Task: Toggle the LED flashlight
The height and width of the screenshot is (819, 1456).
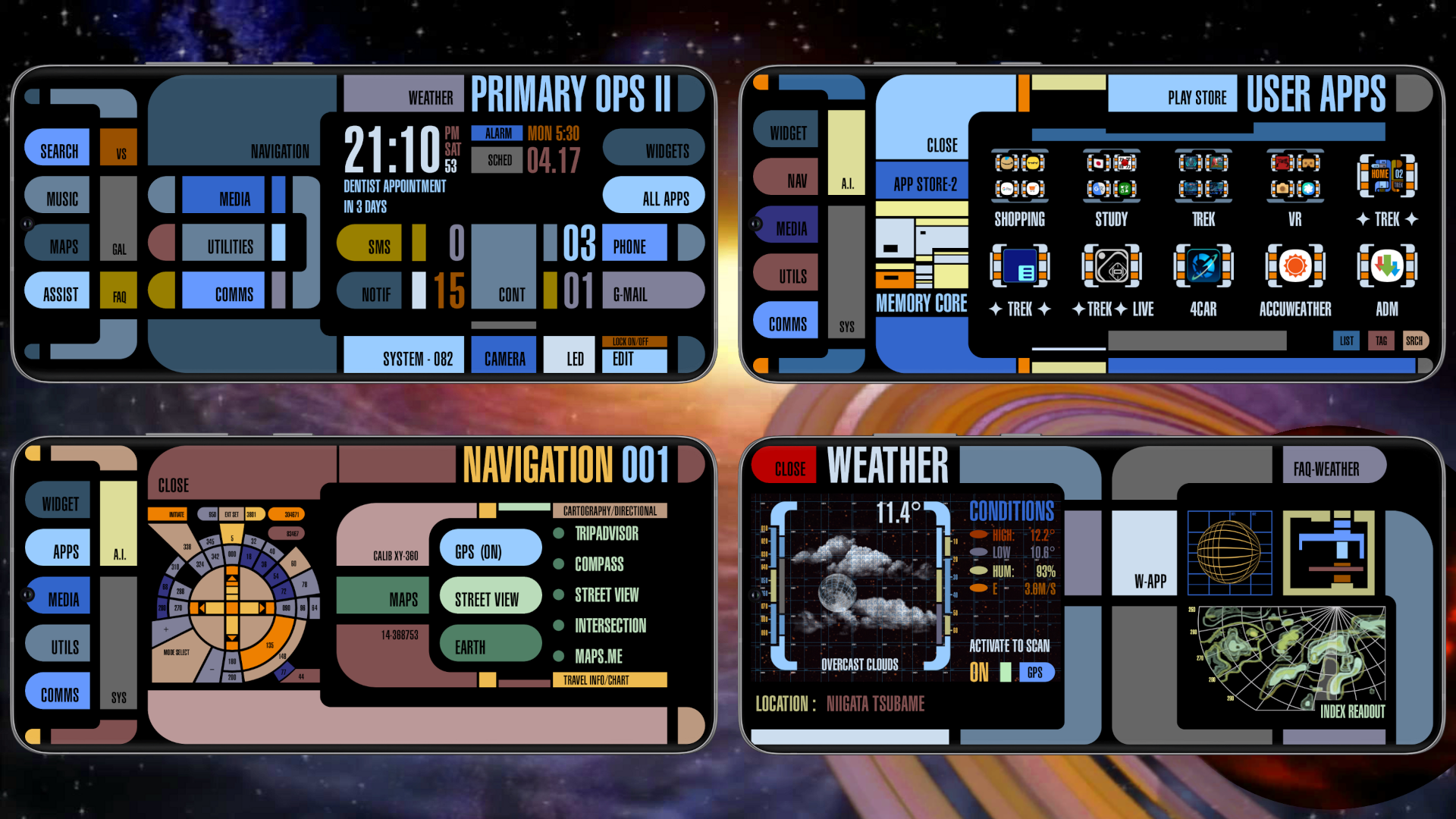Action: tap(570, 355)
